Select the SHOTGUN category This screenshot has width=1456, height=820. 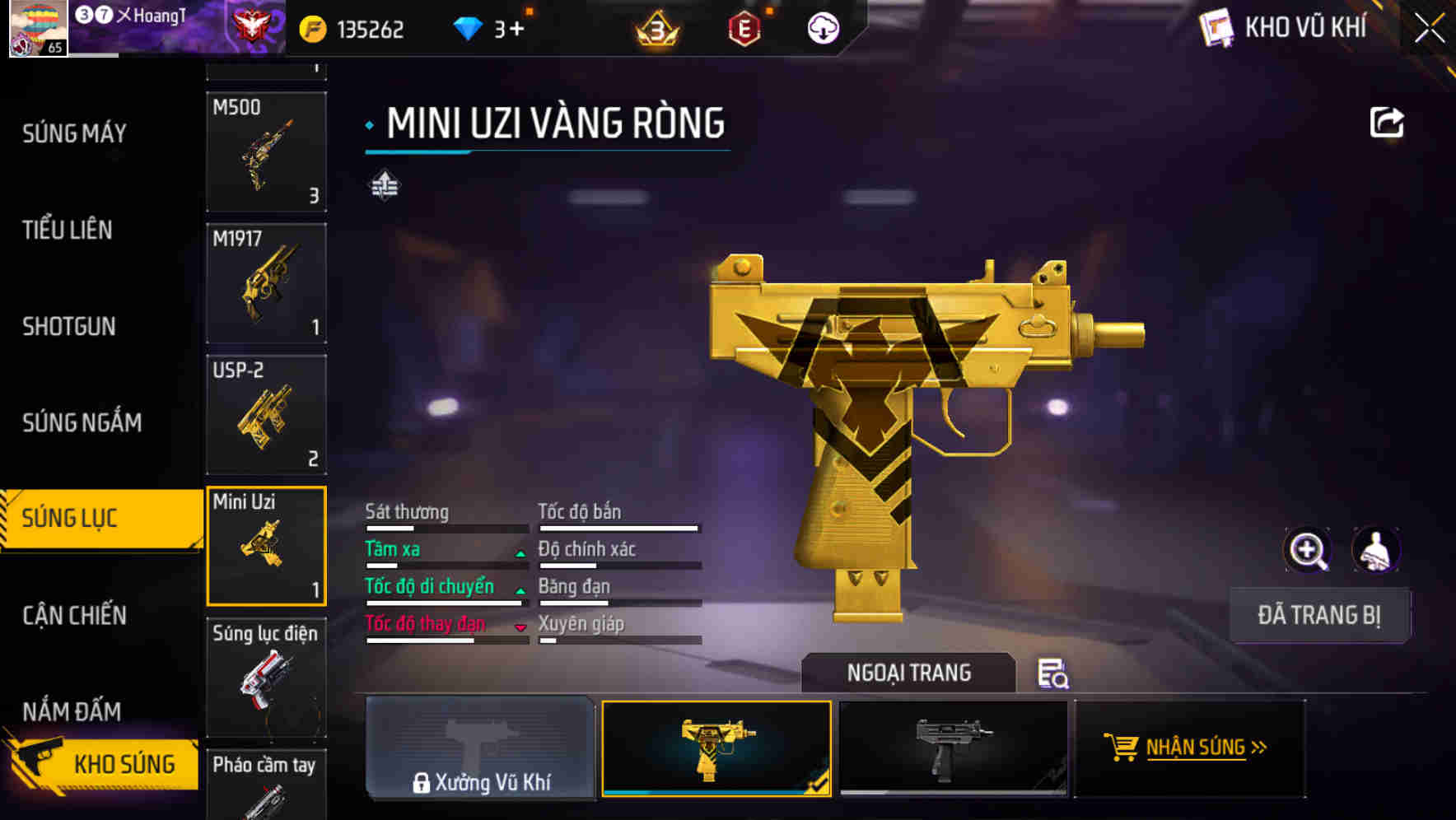click(69, 326)
